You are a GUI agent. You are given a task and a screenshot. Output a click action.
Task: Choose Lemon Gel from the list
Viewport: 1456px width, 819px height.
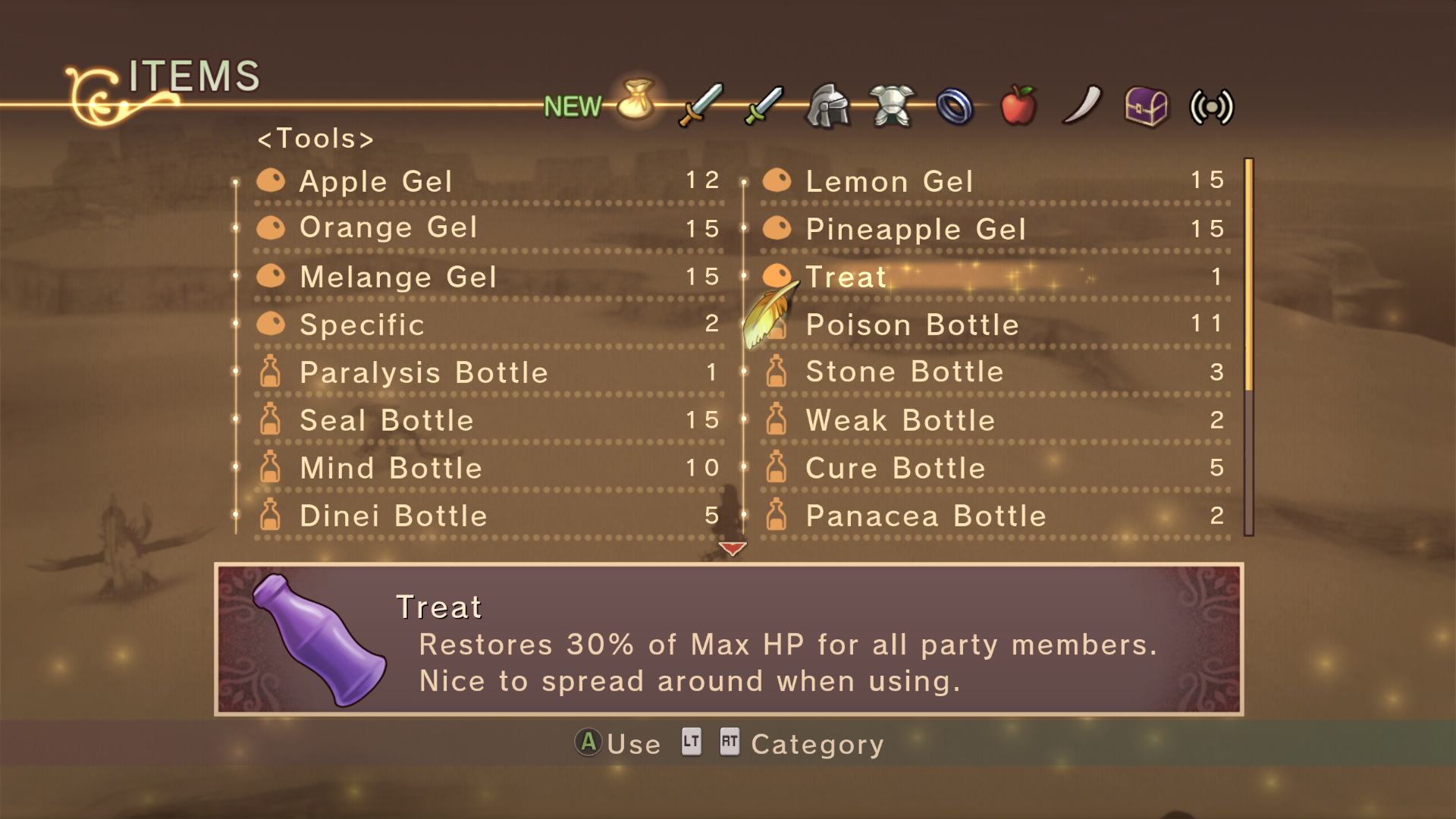[889, 181]
